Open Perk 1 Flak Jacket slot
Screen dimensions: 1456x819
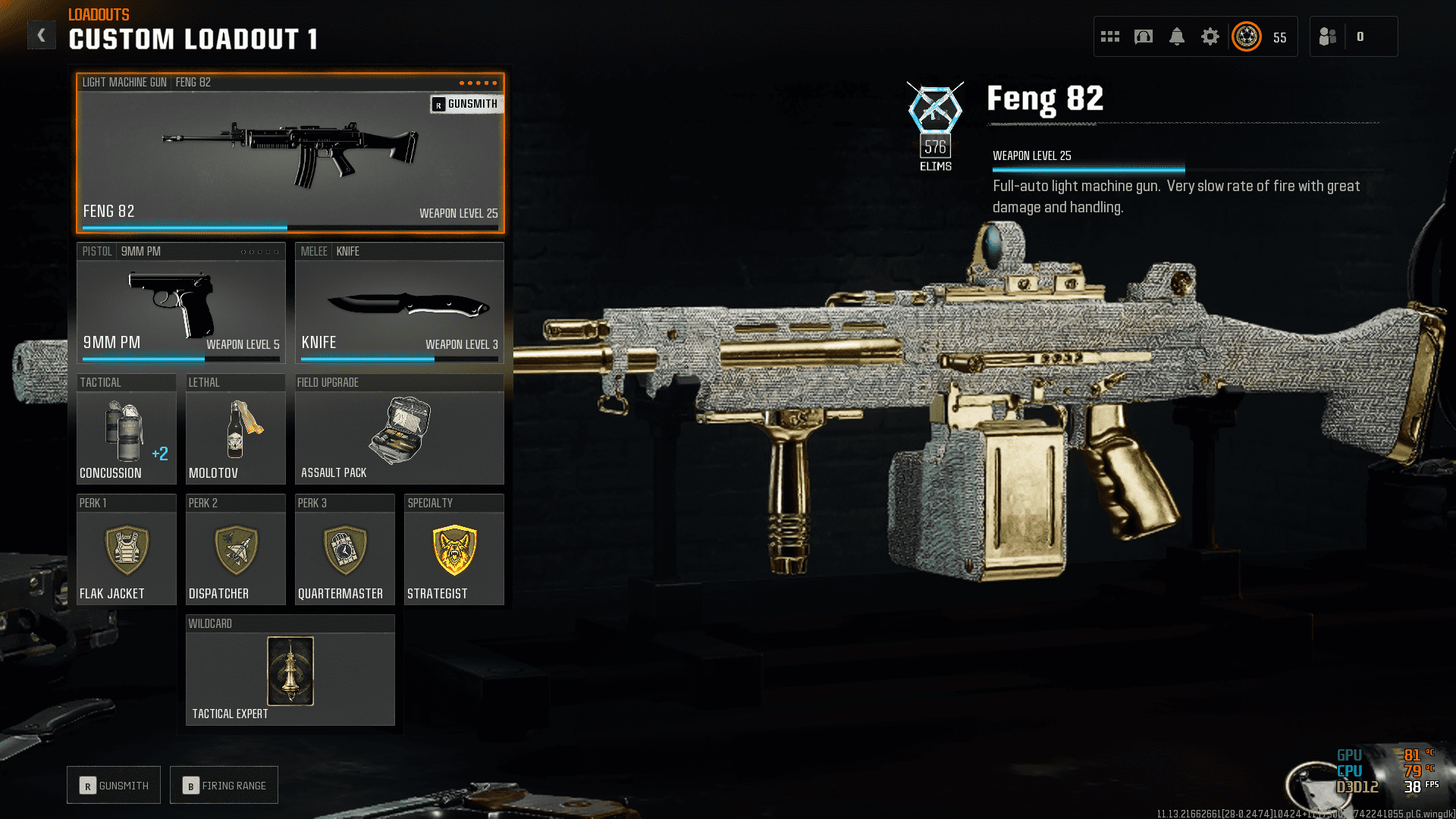coord(127,551)
